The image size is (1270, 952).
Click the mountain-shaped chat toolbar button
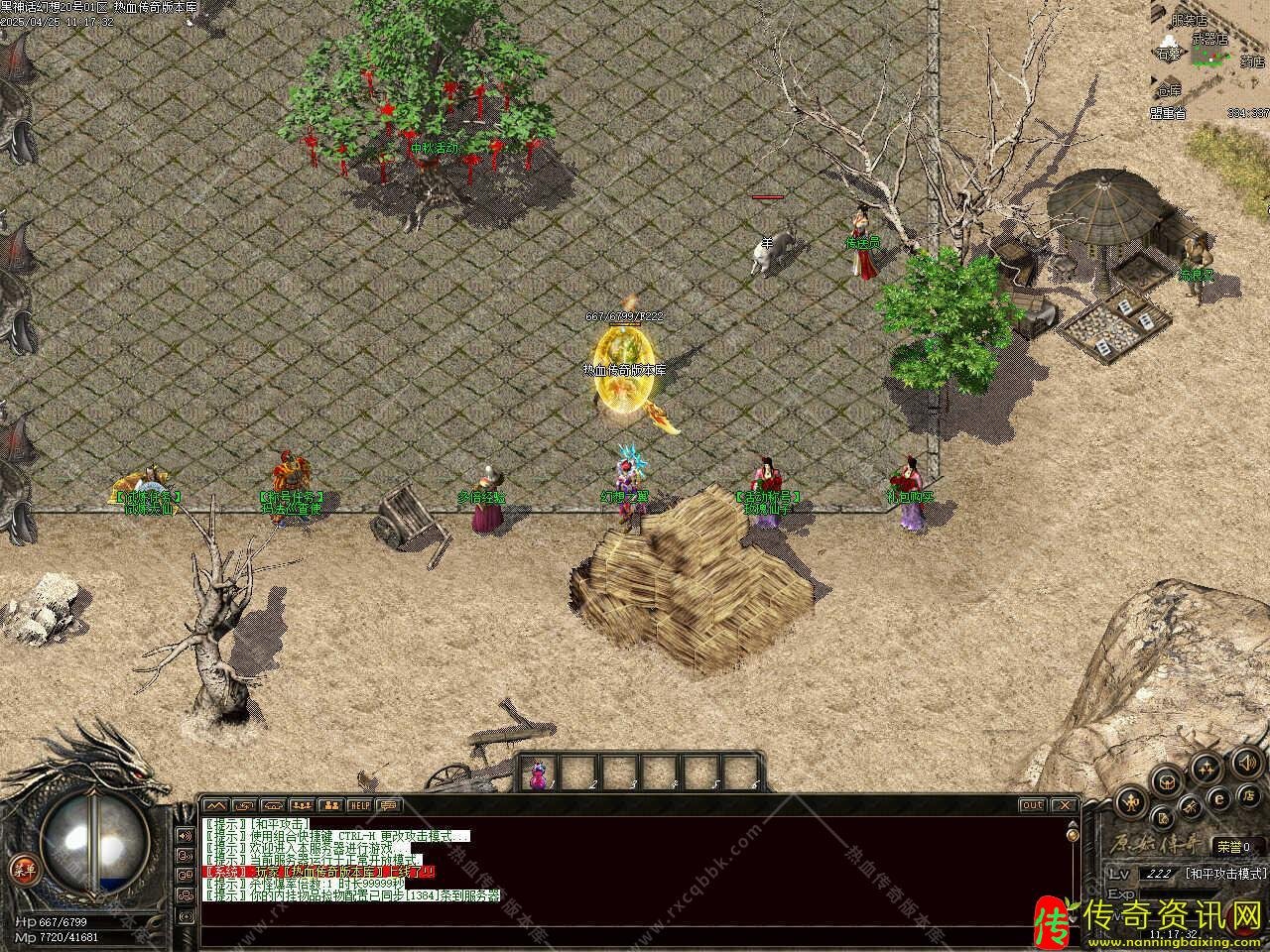pos(216,805)
